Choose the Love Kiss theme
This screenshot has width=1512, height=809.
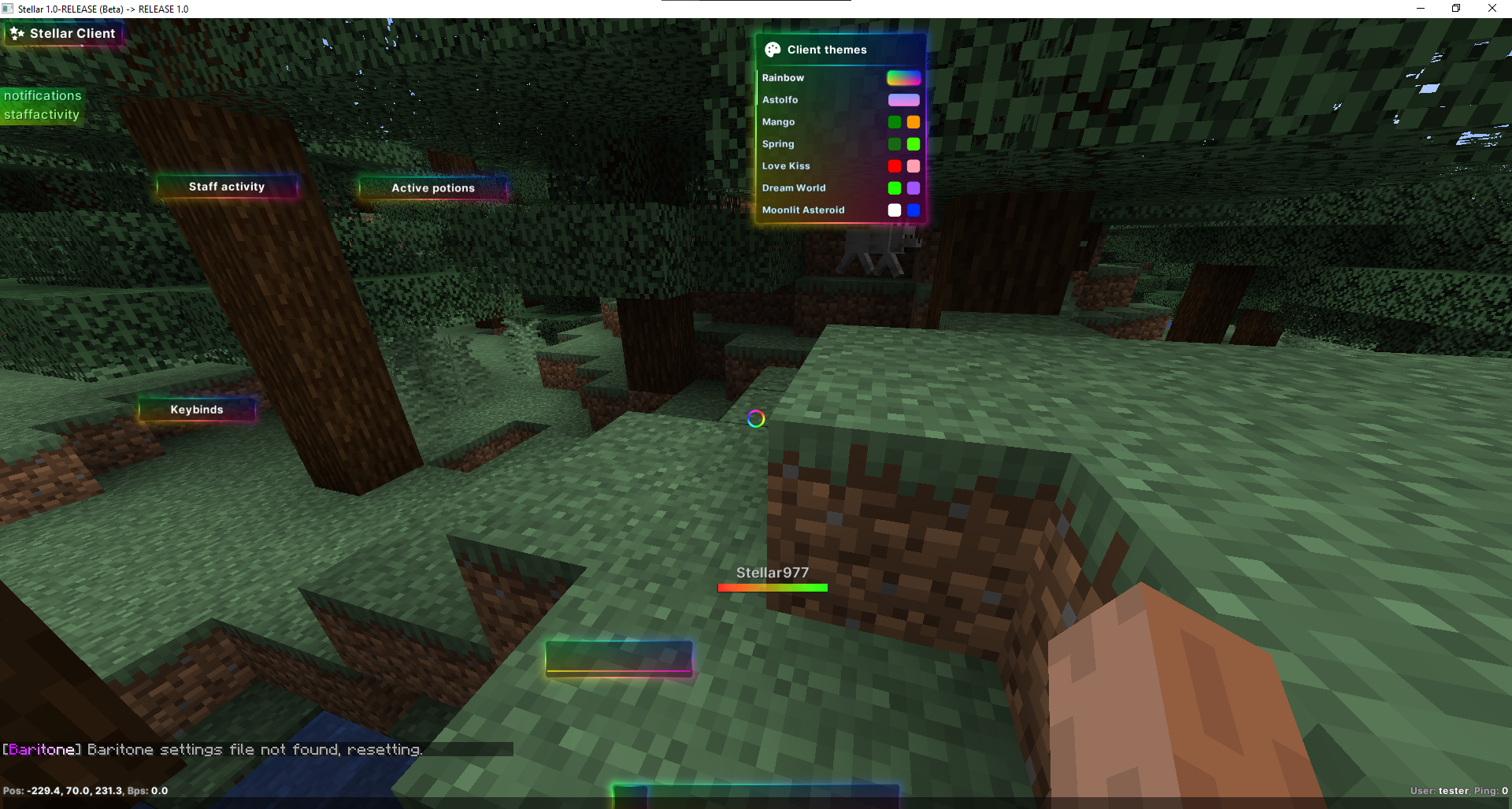[x=785, y=166]
